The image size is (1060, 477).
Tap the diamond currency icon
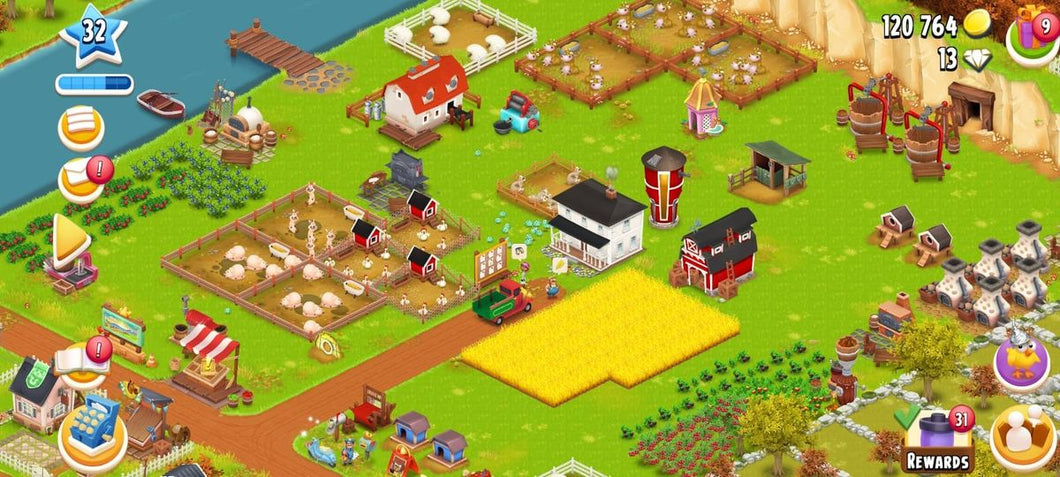coord(977,60)
